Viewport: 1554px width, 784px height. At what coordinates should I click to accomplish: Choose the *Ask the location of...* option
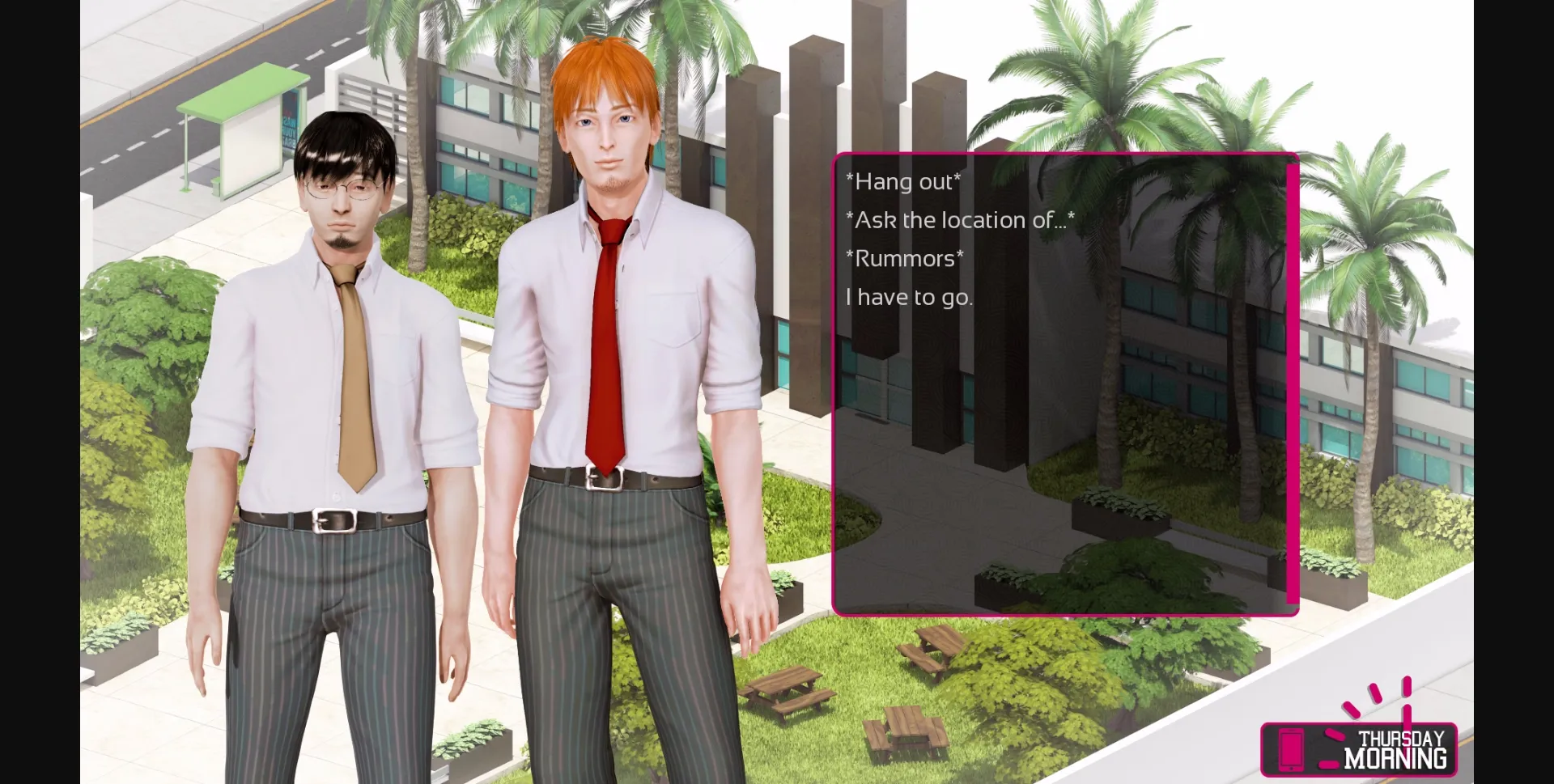pyautogui.click(x=957, y=219)
